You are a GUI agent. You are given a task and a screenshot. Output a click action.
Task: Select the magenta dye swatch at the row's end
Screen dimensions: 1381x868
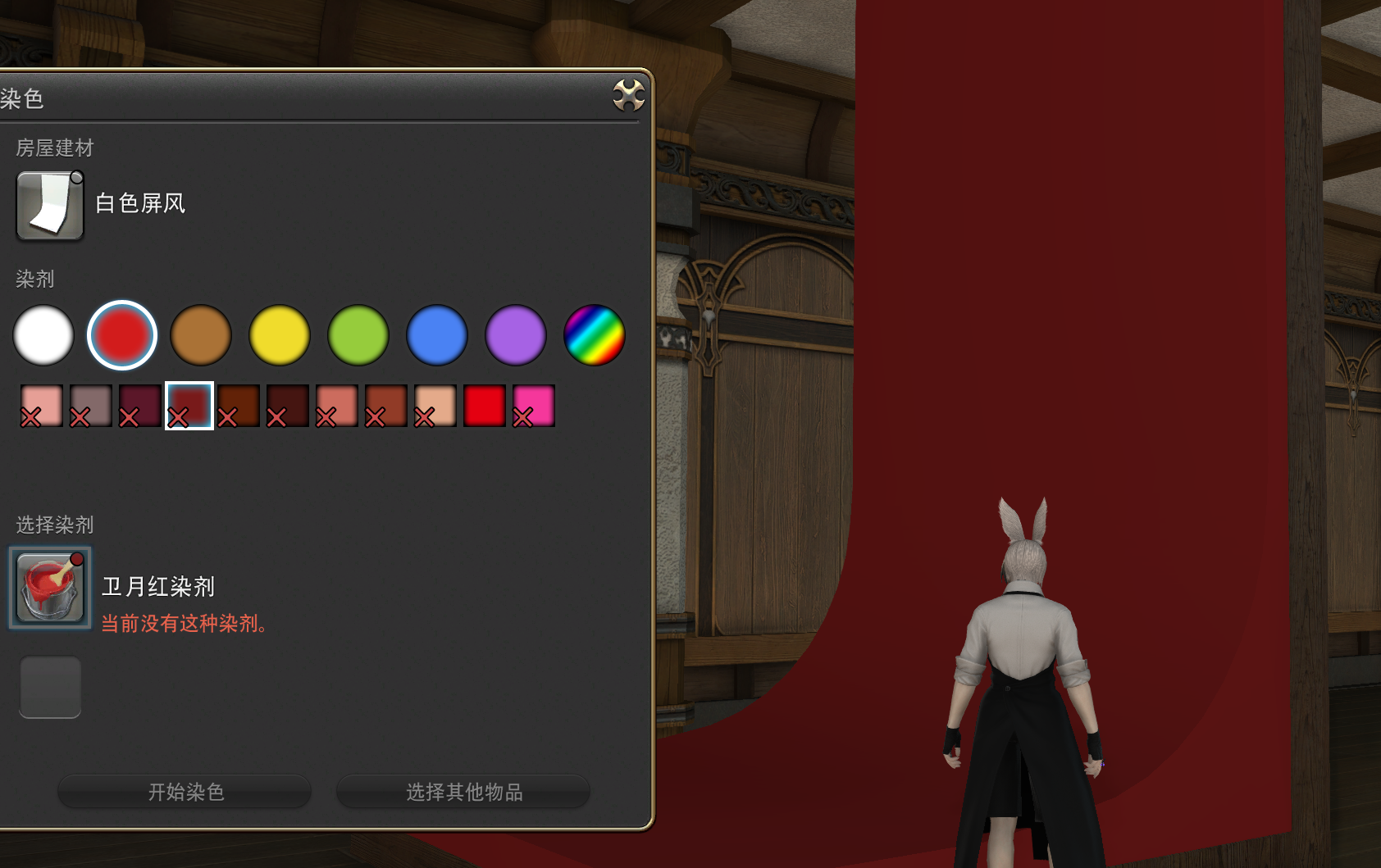[x=532, y=403]
